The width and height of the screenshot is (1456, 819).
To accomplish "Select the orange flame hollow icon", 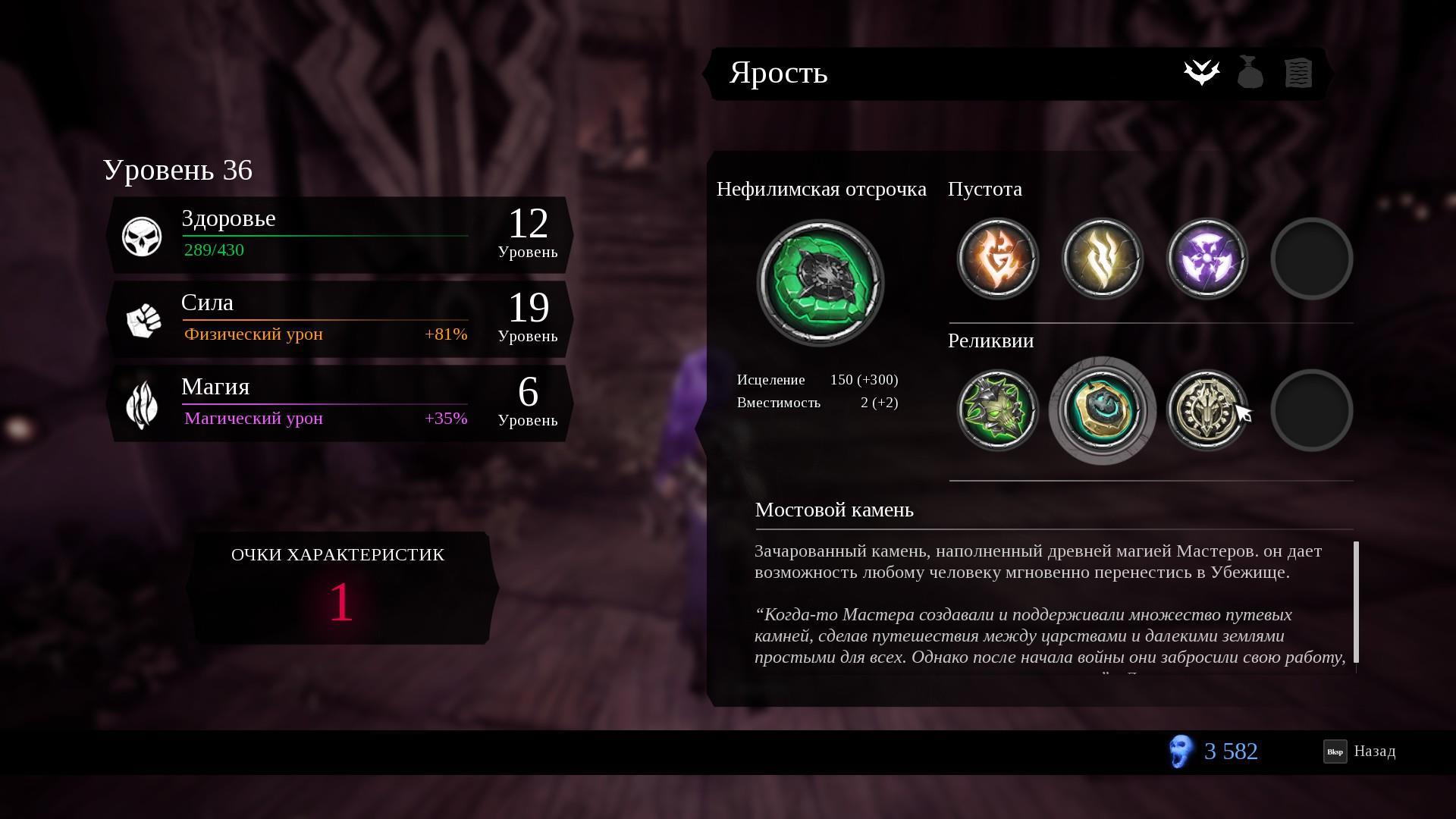I will coord(997,259).
